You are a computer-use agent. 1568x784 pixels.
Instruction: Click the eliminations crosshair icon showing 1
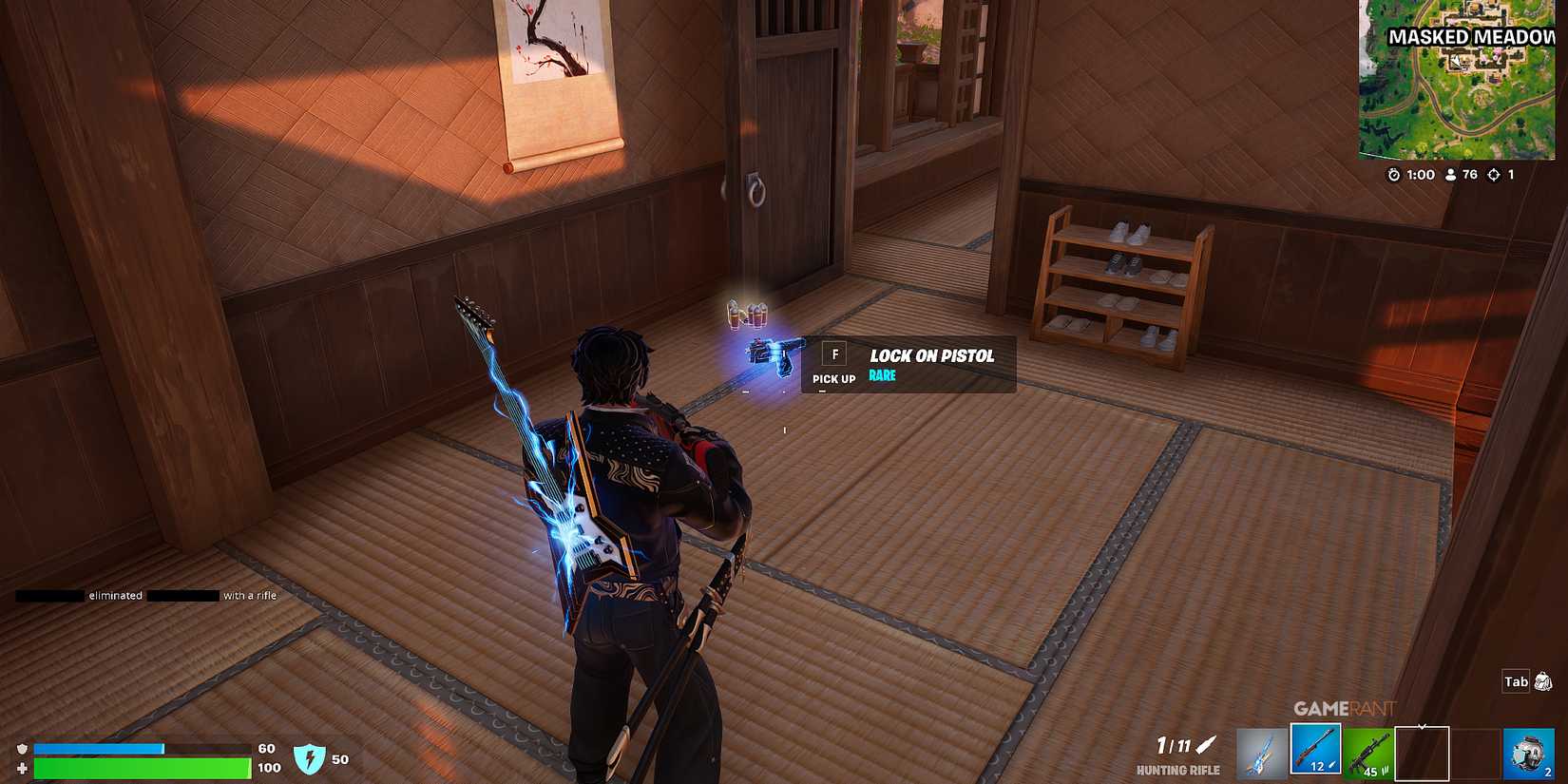coord(1494,175)
